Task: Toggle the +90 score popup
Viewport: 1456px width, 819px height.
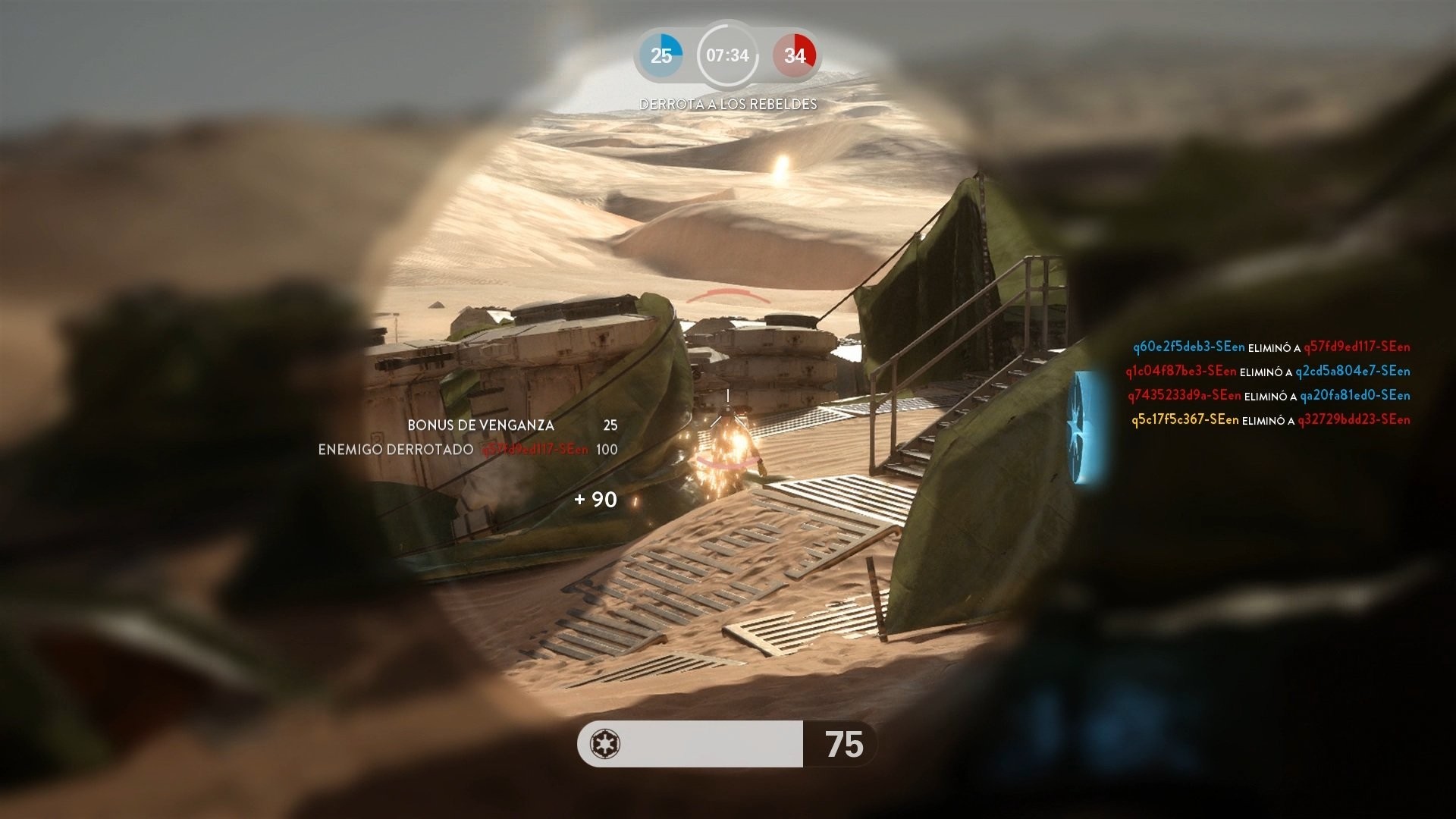Action: point(596,500)
